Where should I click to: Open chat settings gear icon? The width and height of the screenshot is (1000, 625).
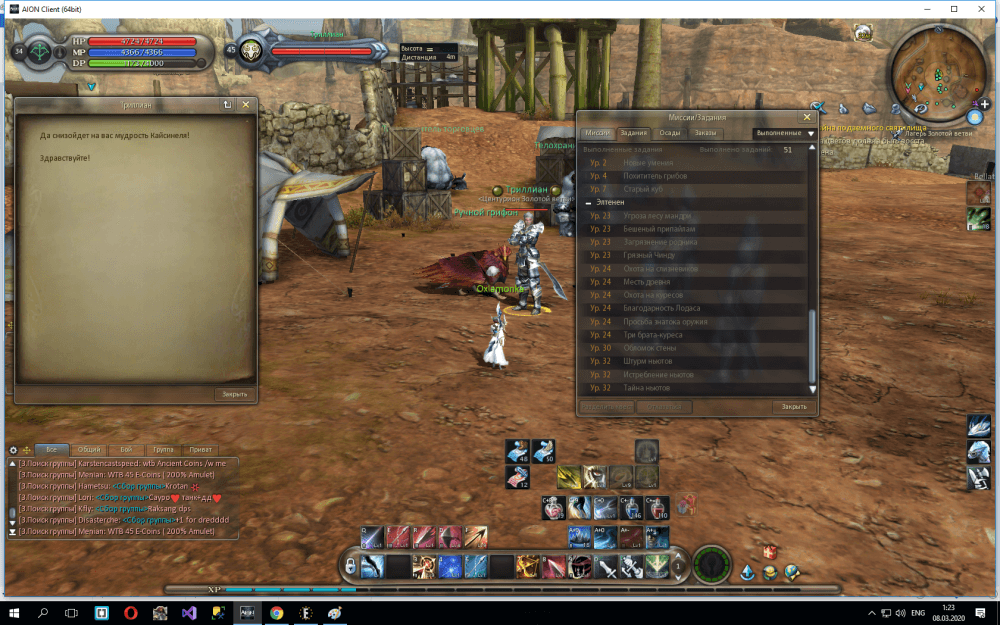tap(13, 450)
